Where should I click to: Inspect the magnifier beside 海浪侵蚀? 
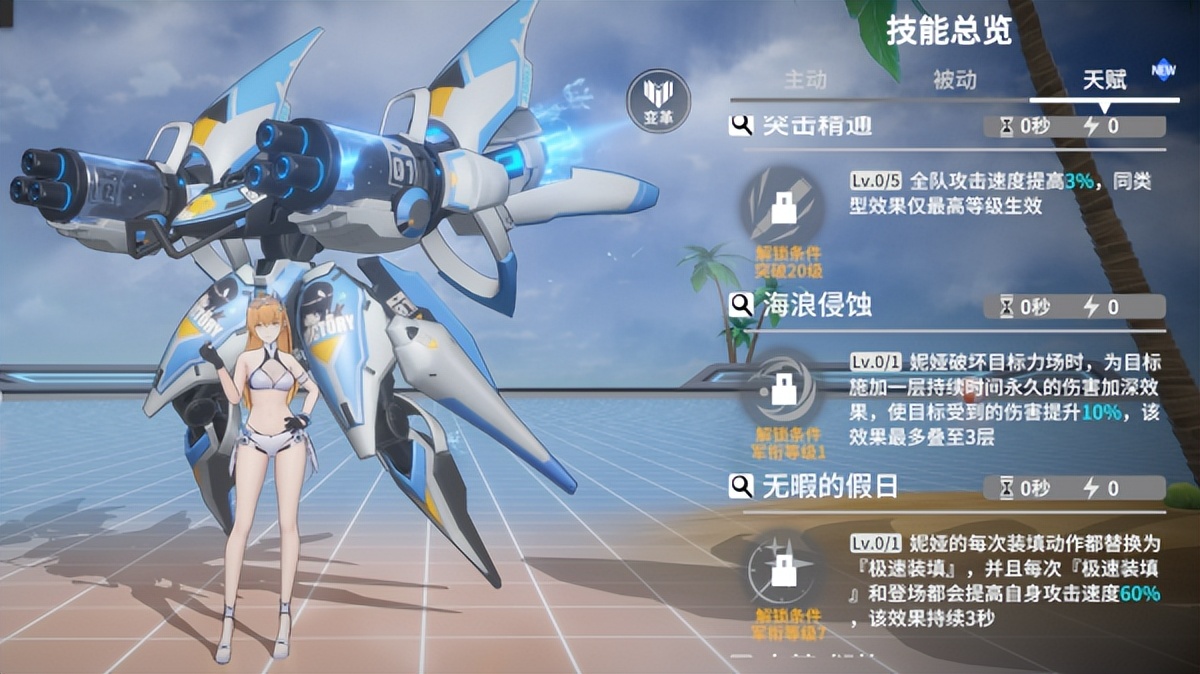point(741,304)
